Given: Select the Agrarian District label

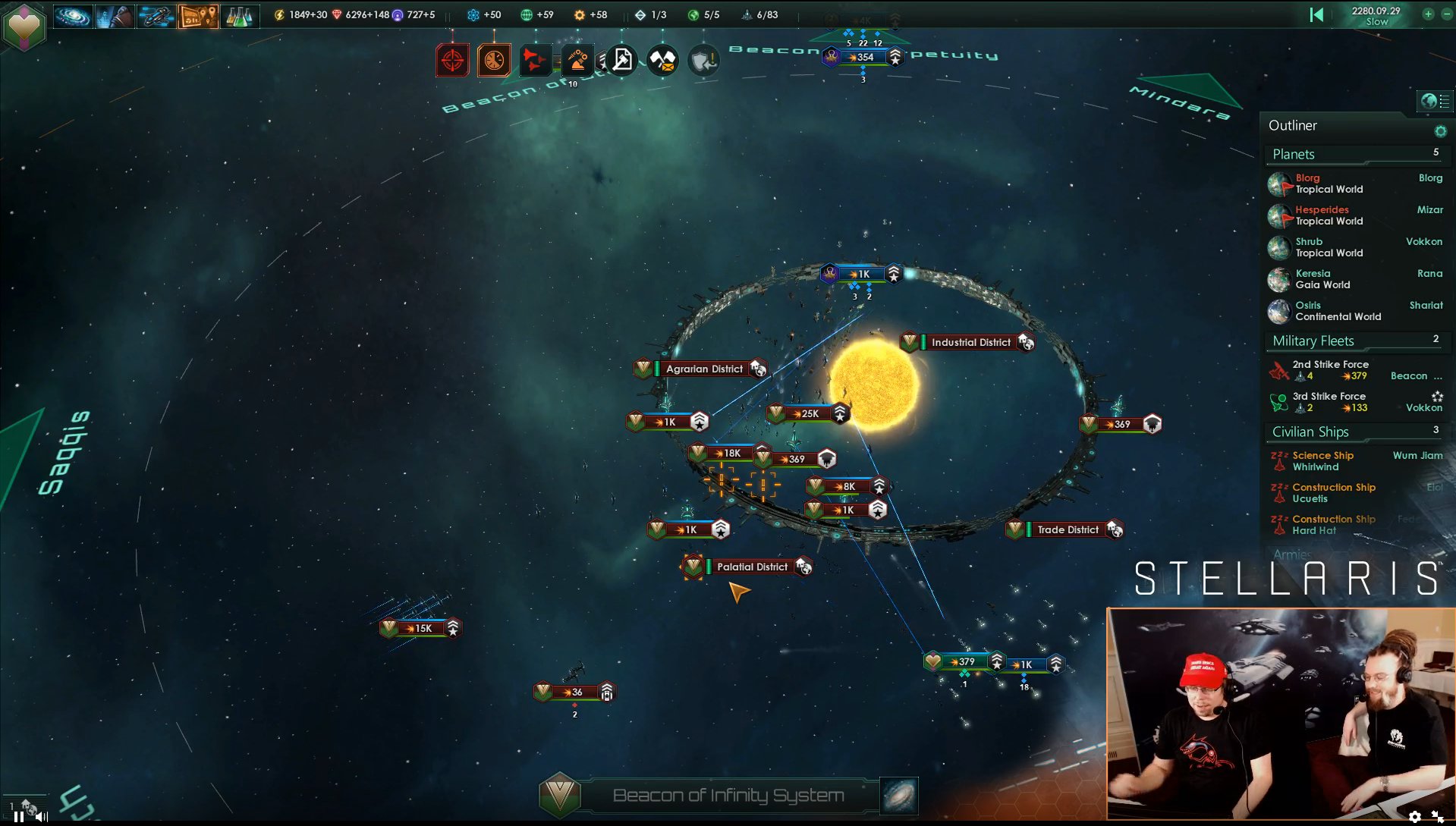Looking at the screenshot, I should point(704,369).
